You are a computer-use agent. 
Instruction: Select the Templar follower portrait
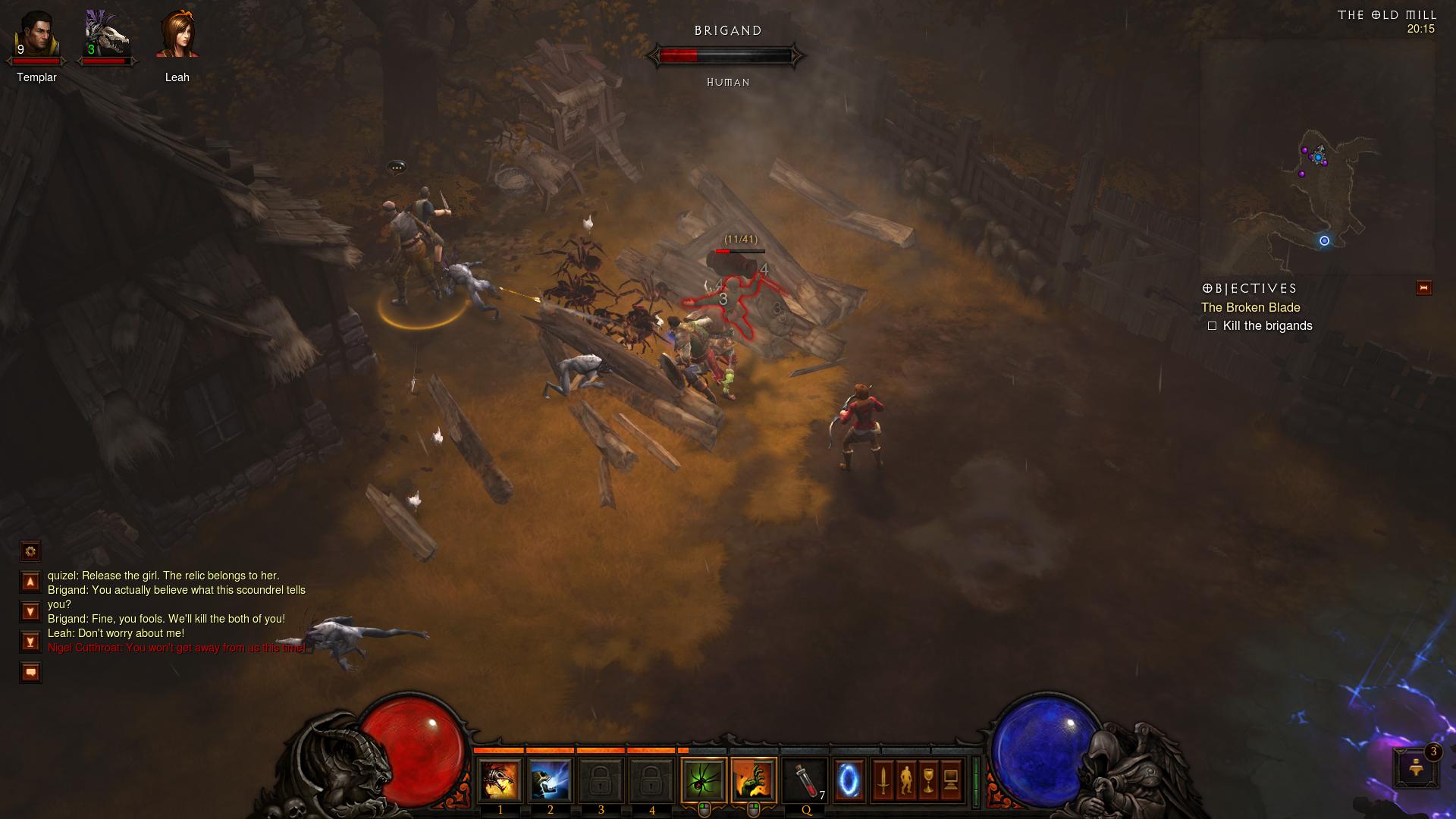[36, 36]
